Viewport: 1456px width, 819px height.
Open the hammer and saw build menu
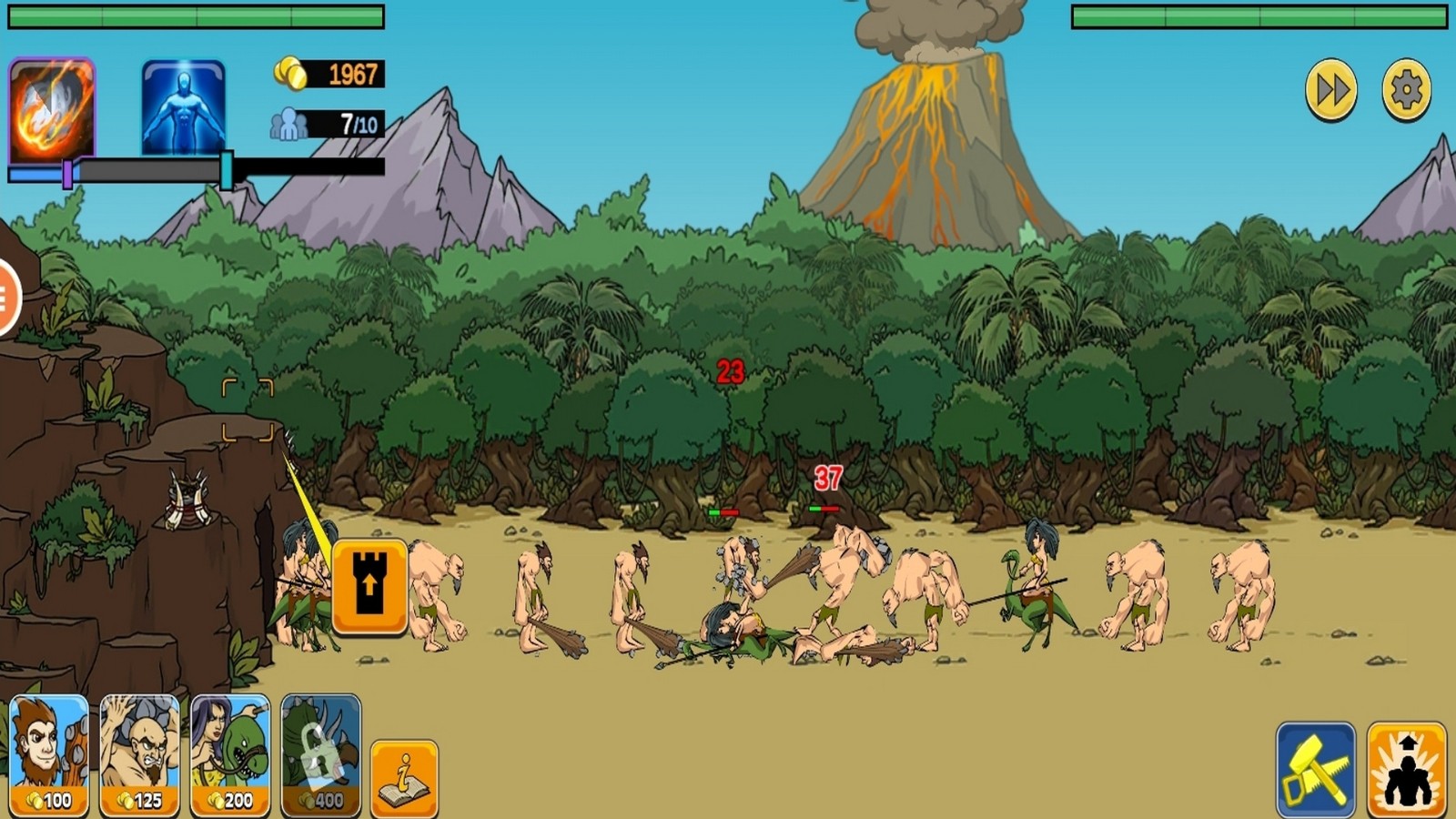1315,769
